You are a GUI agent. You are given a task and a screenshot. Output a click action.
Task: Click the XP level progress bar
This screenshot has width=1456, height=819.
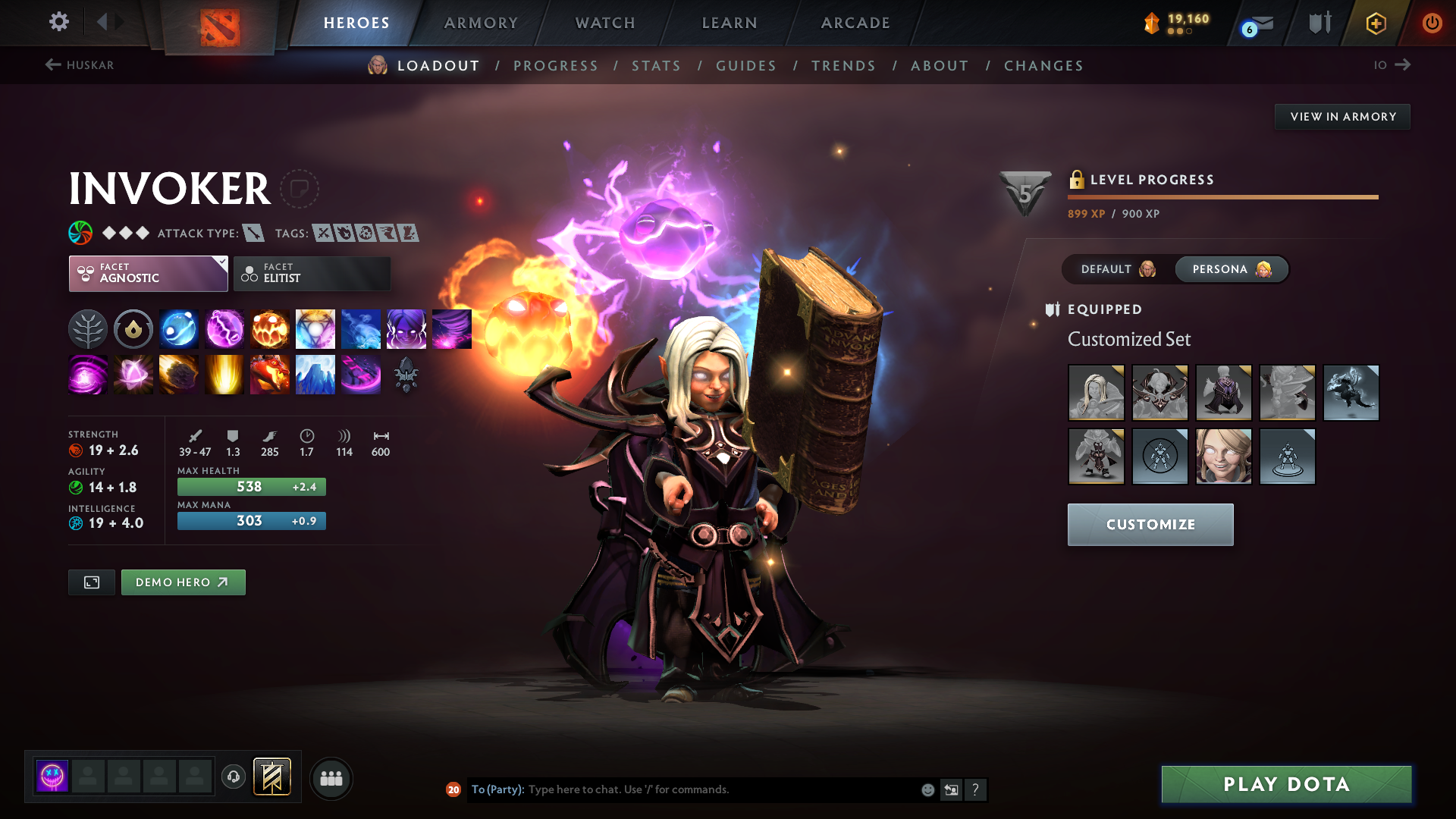click(x=1222, y=196)
